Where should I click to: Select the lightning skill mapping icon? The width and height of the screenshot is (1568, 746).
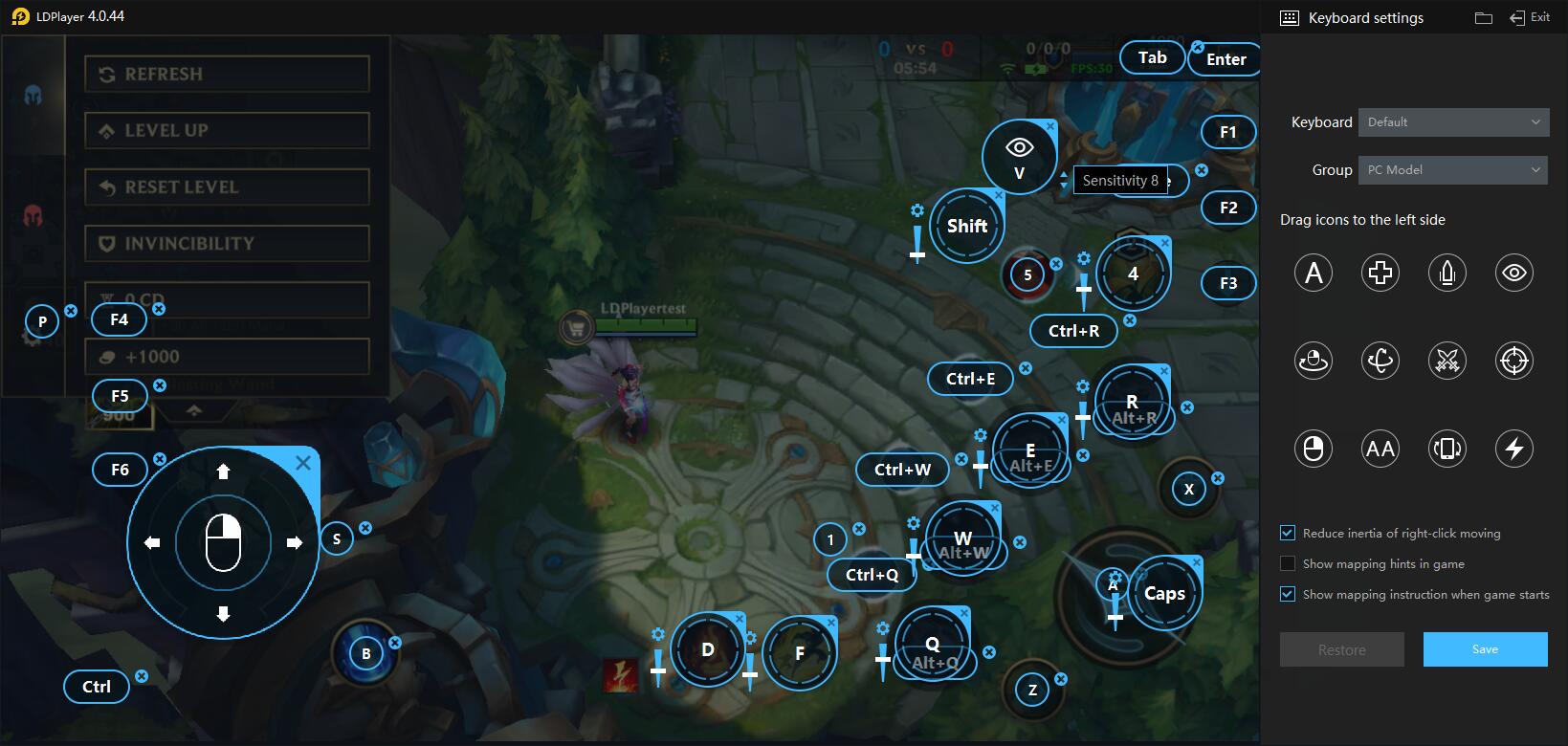pyautogui.click(x=1513, y=448)
